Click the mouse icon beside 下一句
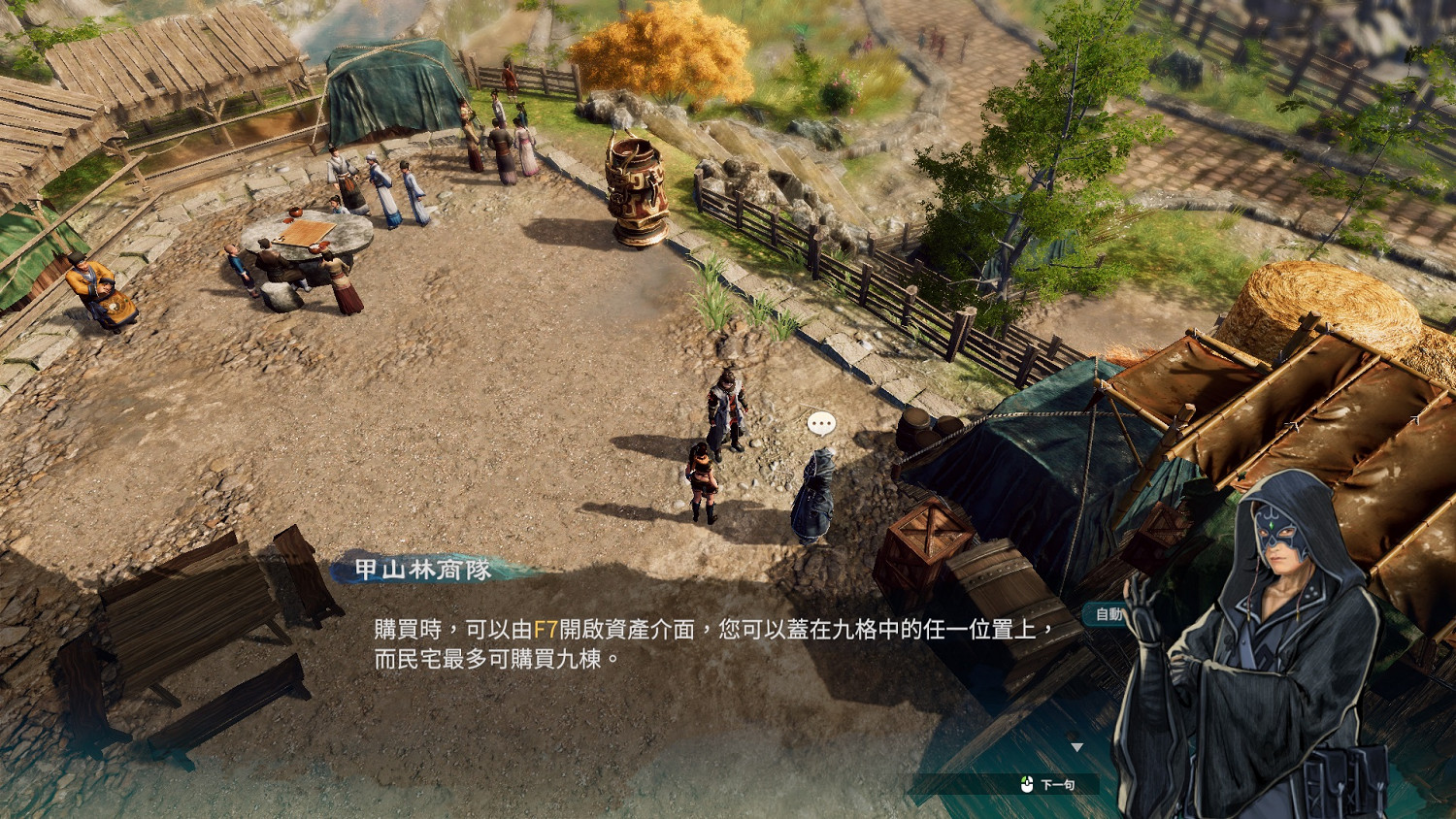The height and width of the screenshot is (819, 1456). coord(1027,784)
